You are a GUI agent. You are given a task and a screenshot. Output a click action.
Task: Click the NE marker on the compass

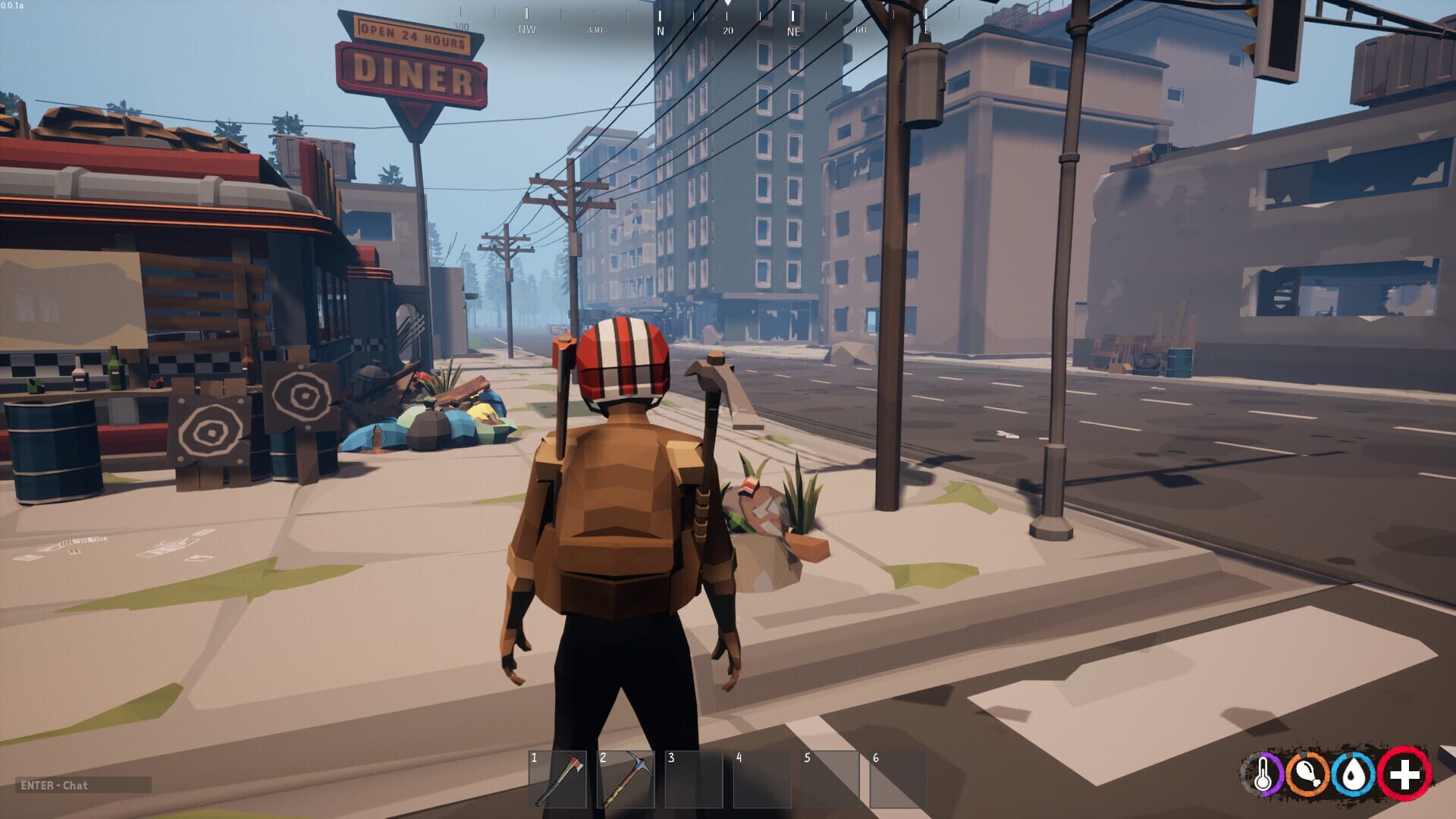click(x=792, y=32)
